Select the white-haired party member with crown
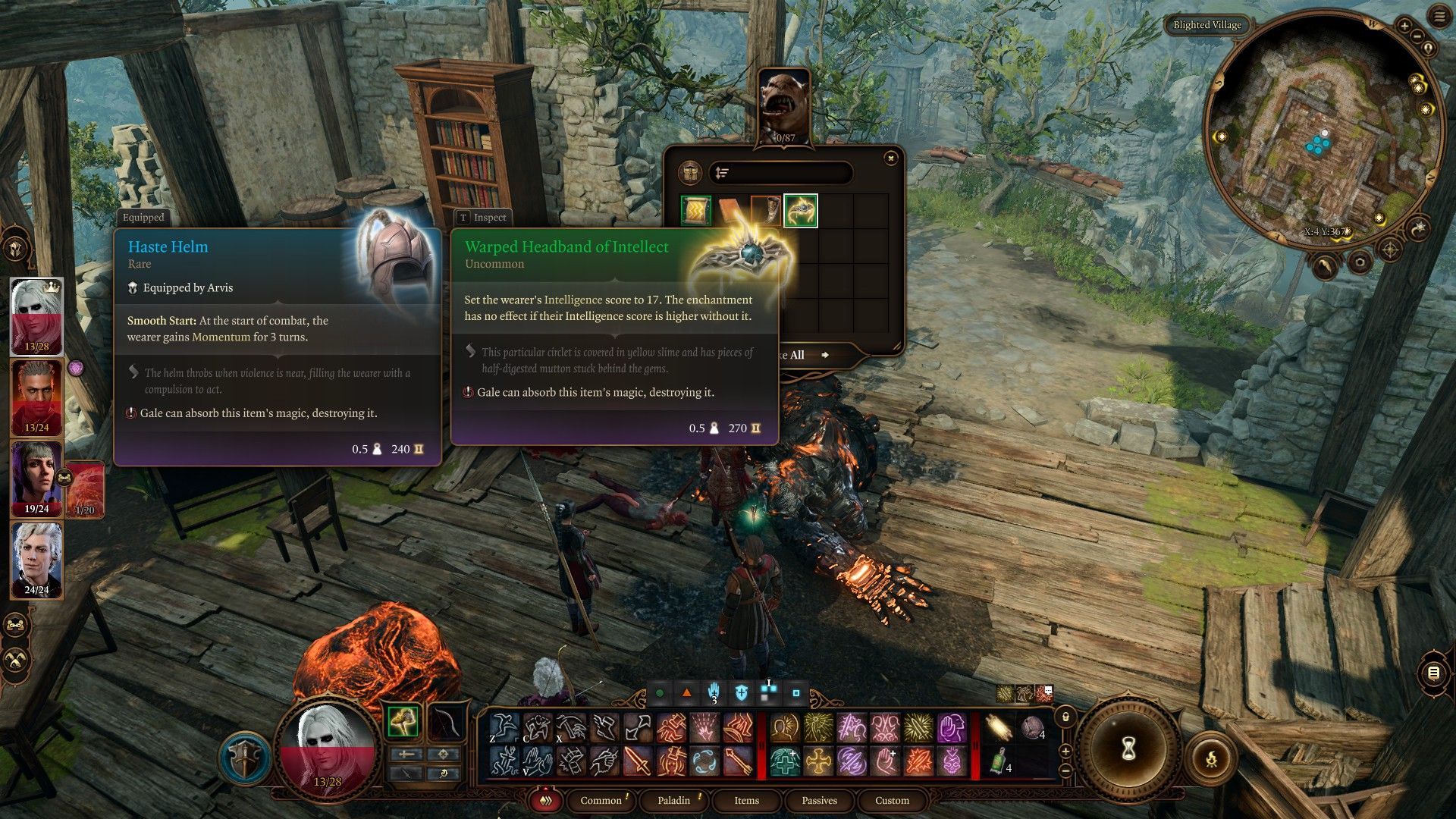The width and height of the screenshot is (1456, 819). [x=36, y=315]
